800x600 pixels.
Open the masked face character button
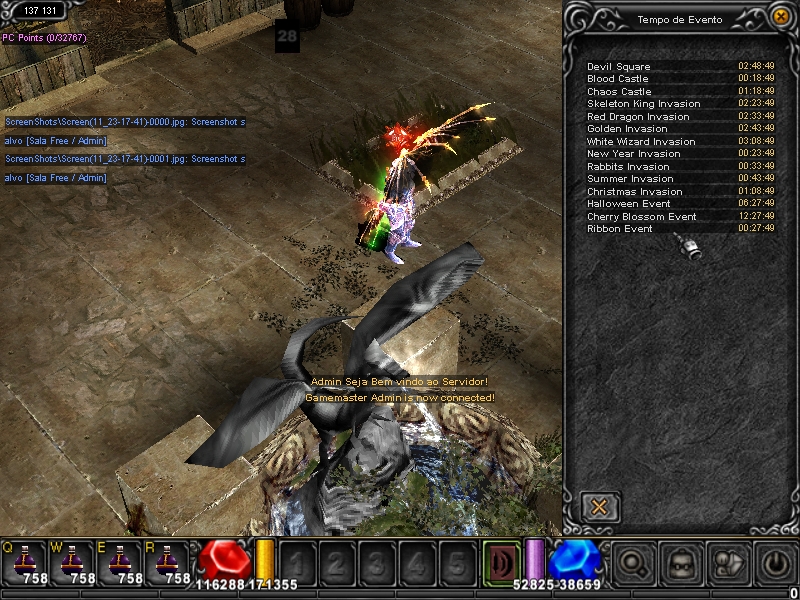click(x=680, y=564)
